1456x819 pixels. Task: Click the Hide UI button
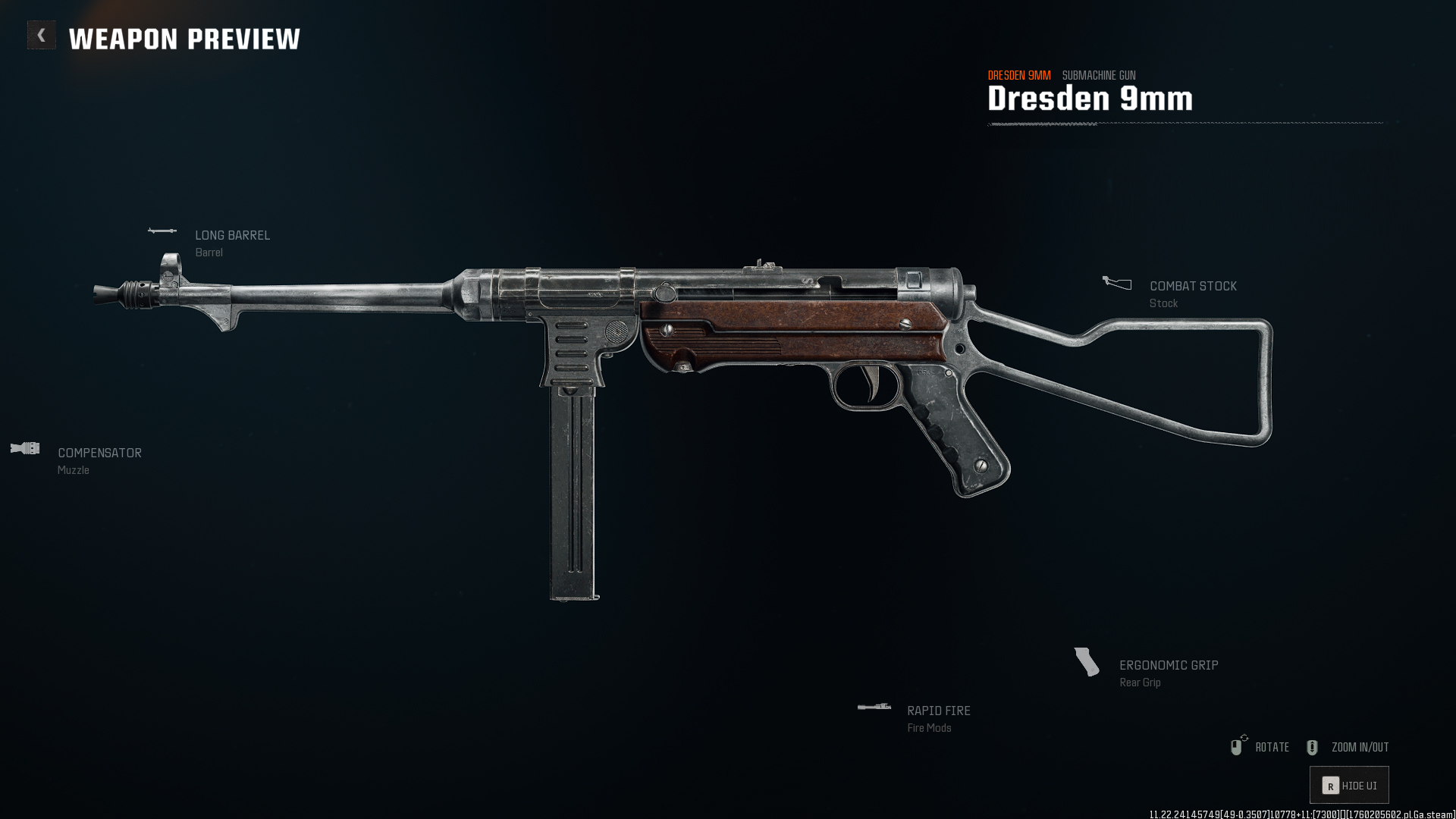pos(1349,785)
